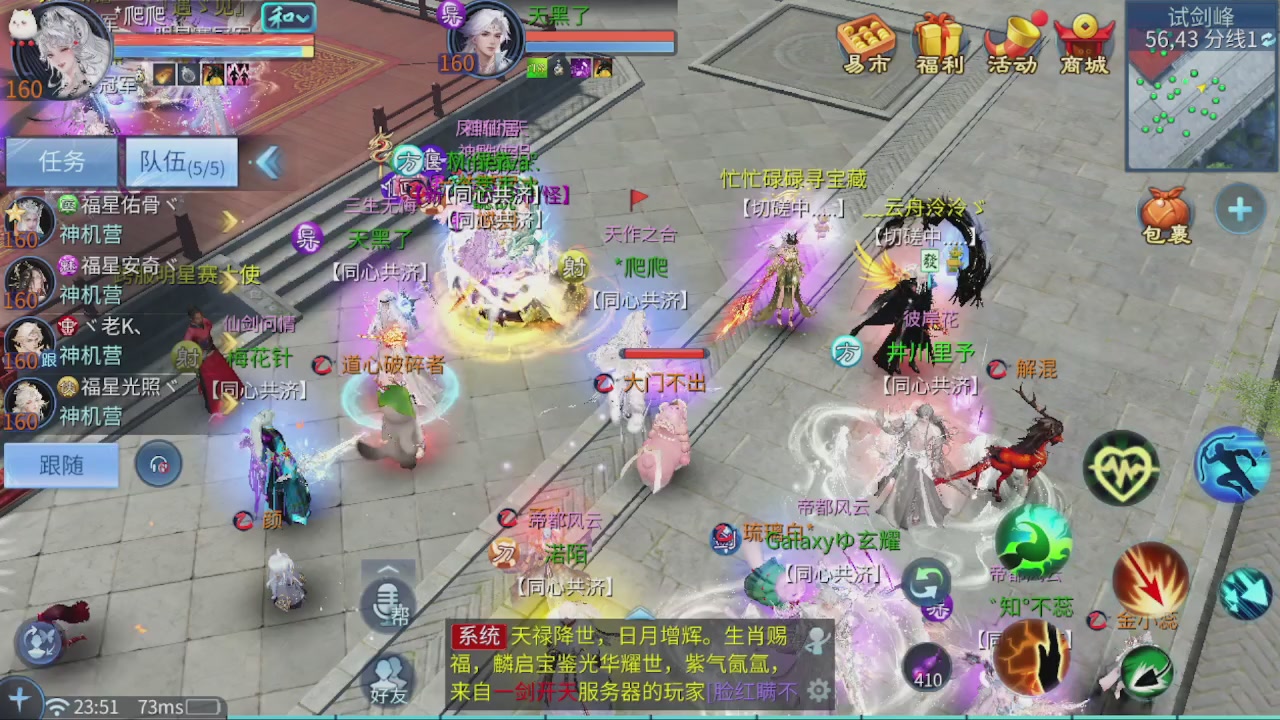
Task: Expand extra menus with the plus below 试剑峰 map
Action: coord(1240,210)
